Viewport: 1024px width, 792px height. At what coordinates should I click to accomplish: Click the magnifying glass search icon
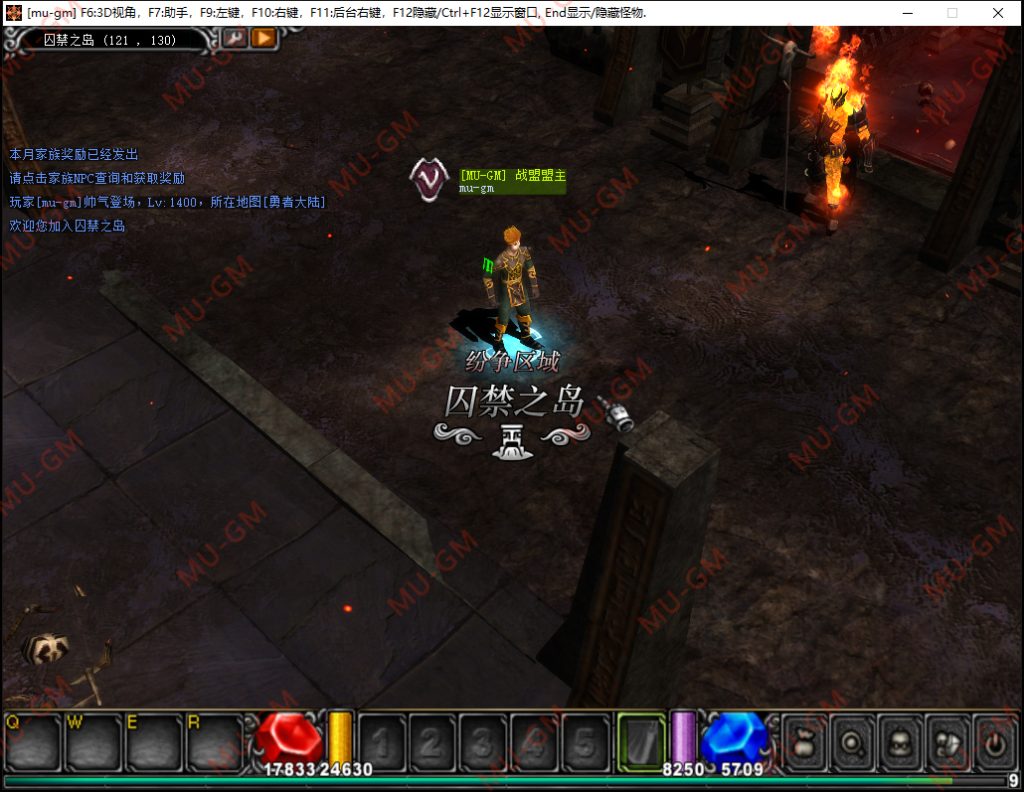click(x=851, y=742)
